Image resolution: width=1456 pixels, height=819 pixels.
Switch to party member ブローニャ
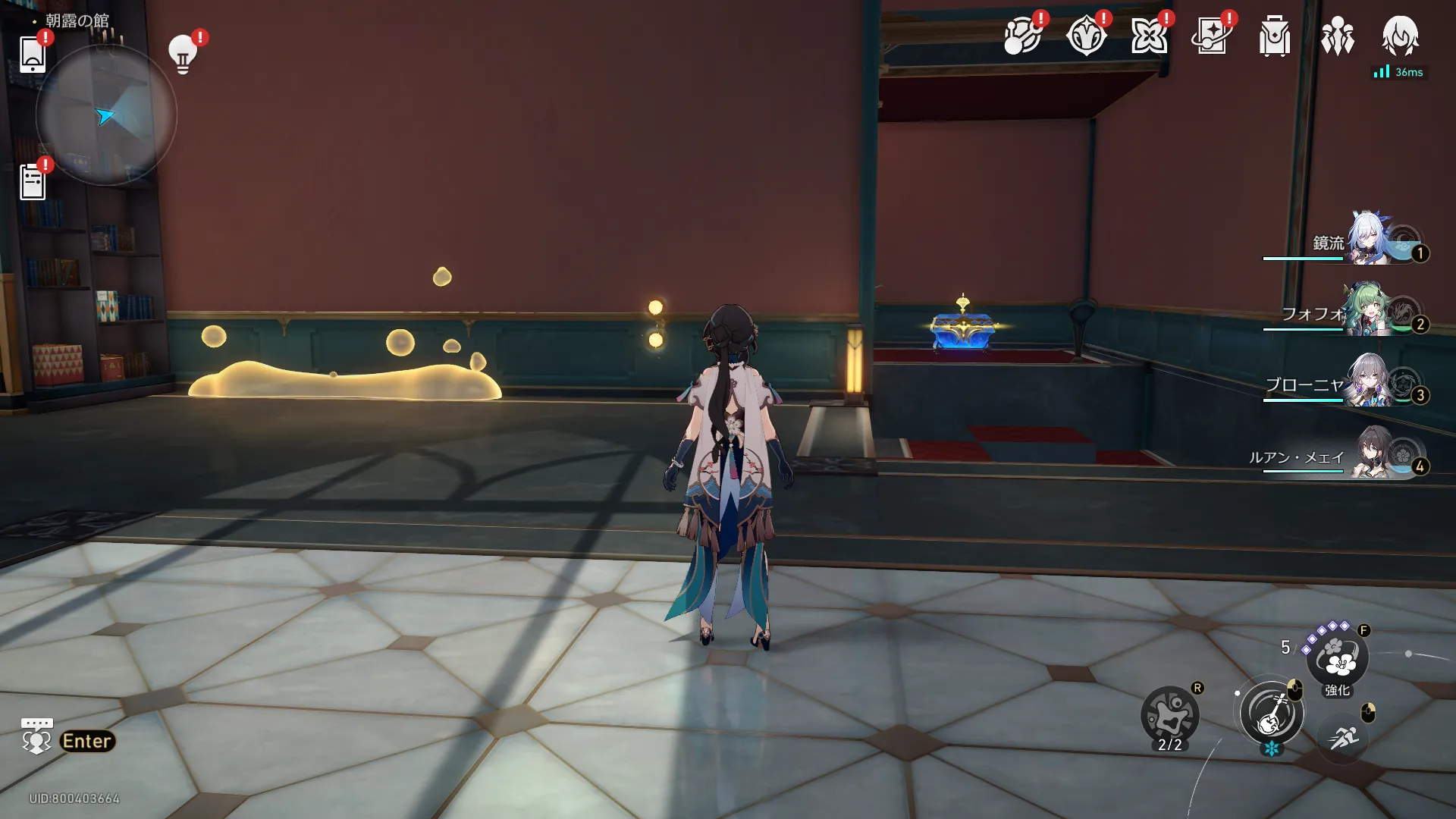[1365, 382]
